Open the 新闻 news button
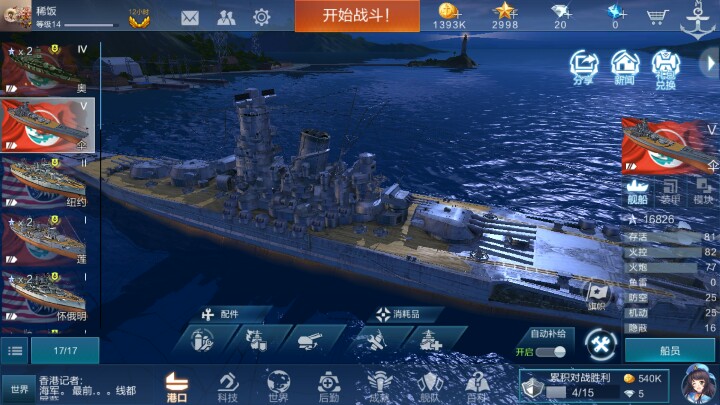720x405 pixels. (x=624, y=66)
